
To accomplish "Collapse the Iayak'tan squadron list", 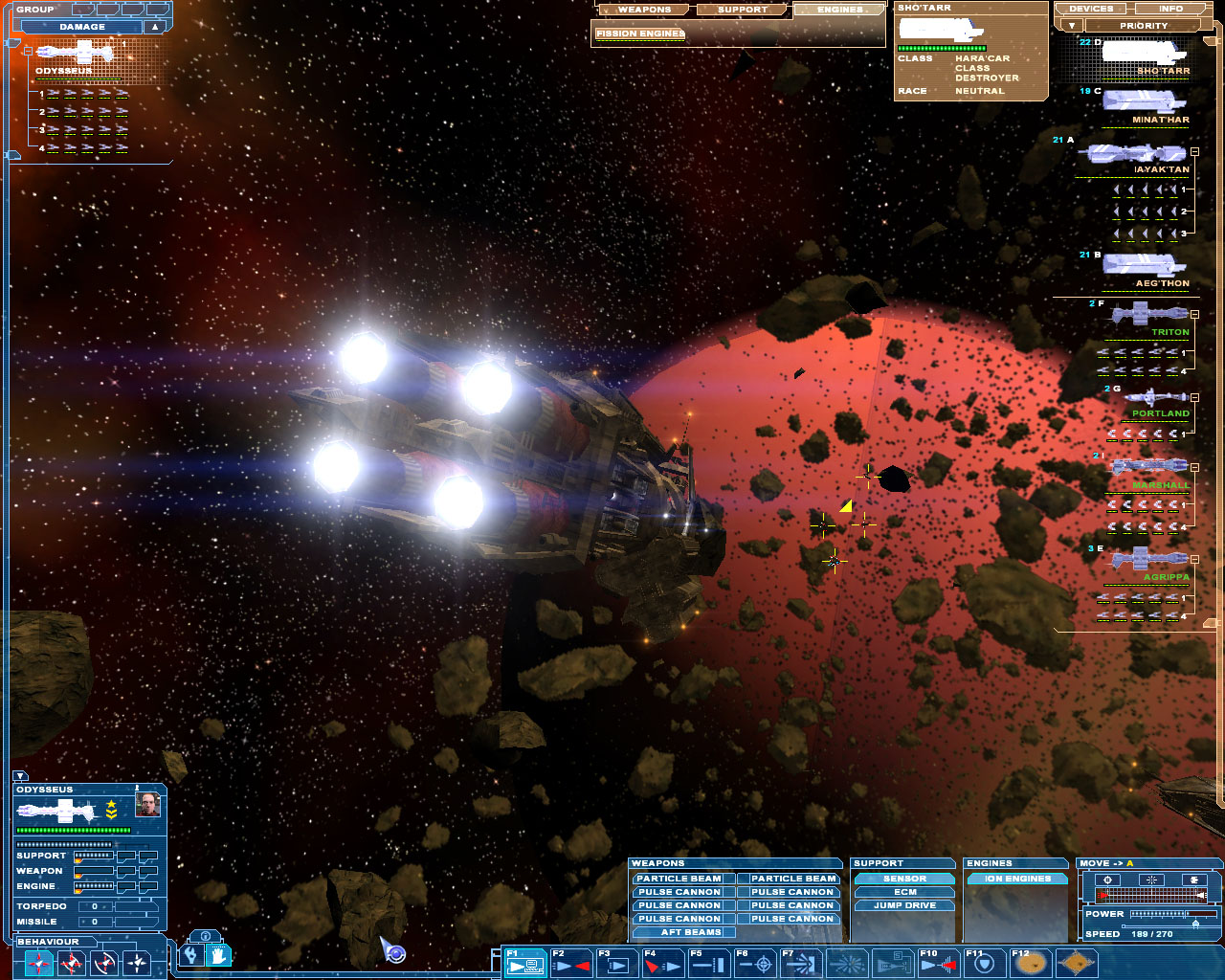I will (1194, 152).
